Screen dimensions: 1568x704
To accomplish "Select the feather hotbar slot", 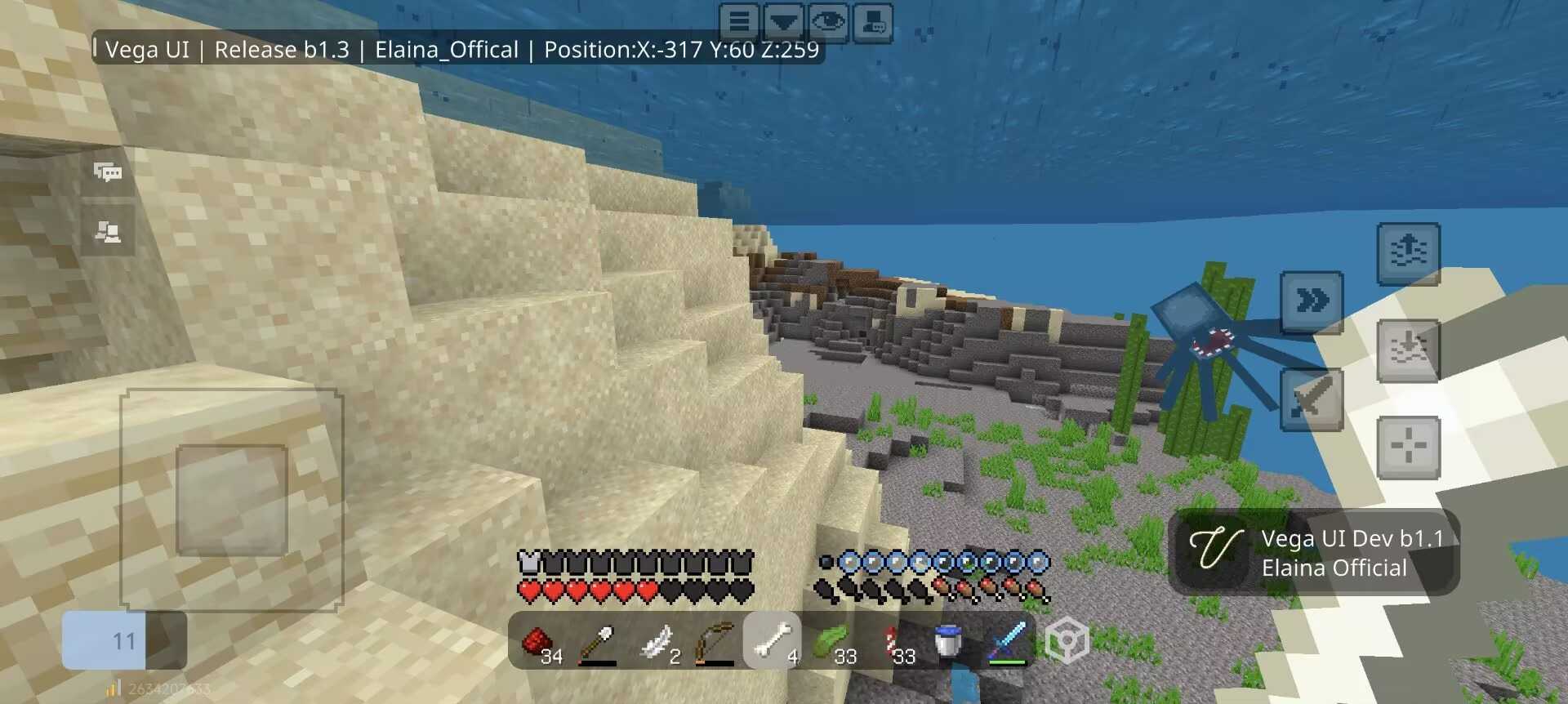I will coord(657,642).
